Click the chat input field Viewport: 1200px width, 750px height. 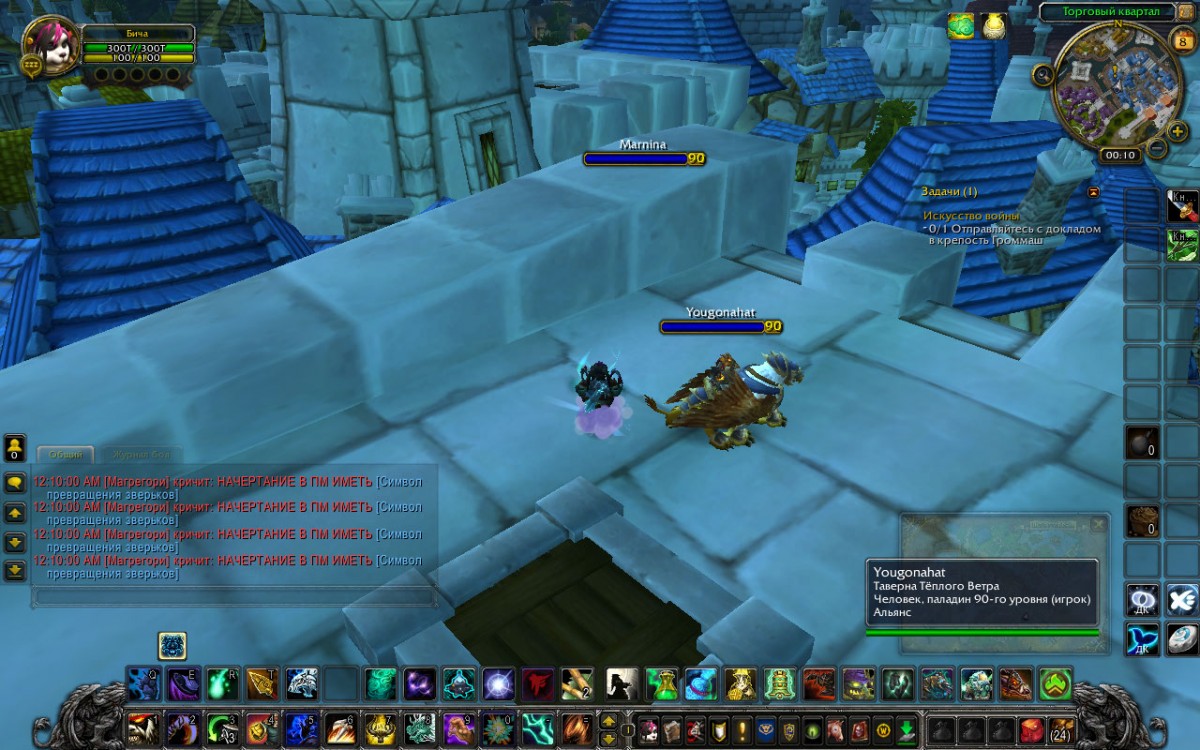pos(235,596)
